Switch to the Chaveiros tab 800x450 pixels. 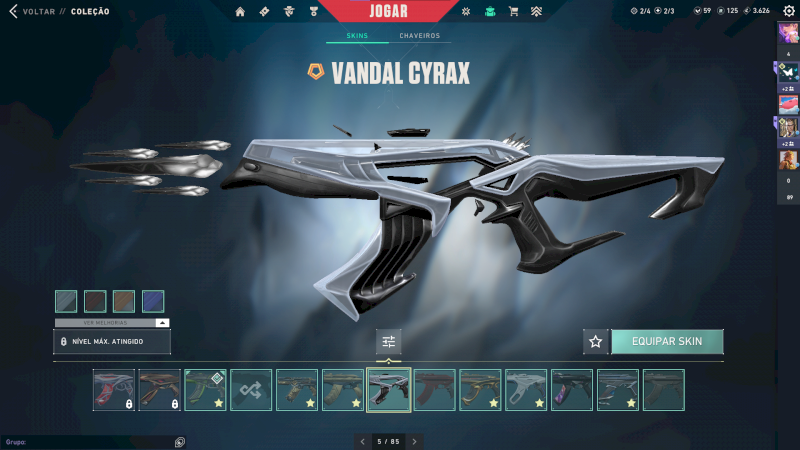coord(419,36)
